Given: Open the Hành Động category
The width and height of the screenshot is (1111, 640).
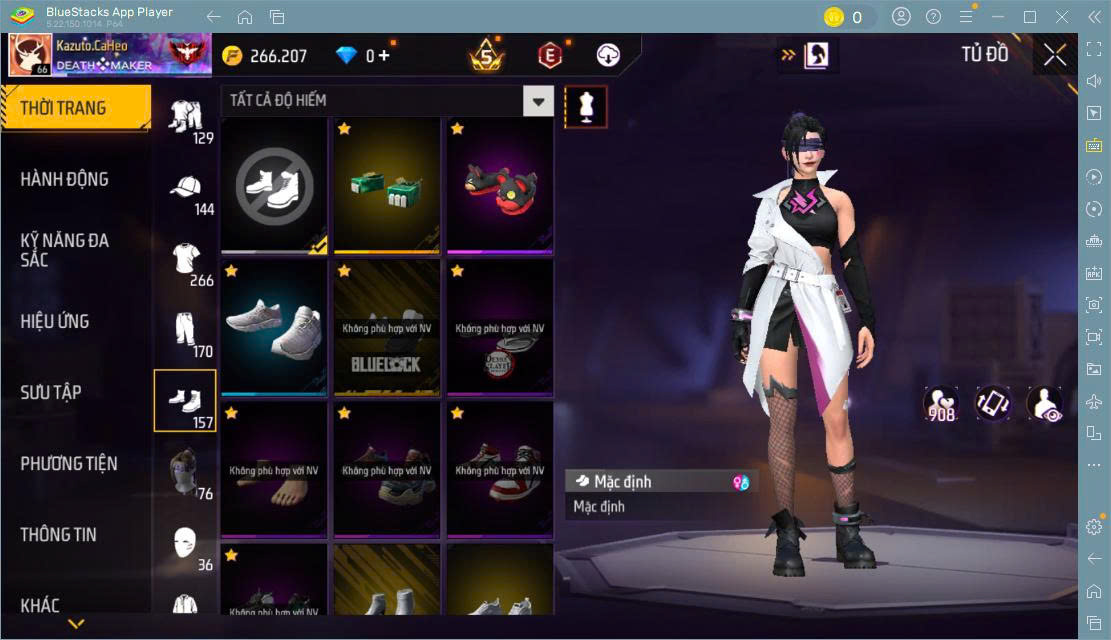Looking at the screenshot, I should 65,179.
